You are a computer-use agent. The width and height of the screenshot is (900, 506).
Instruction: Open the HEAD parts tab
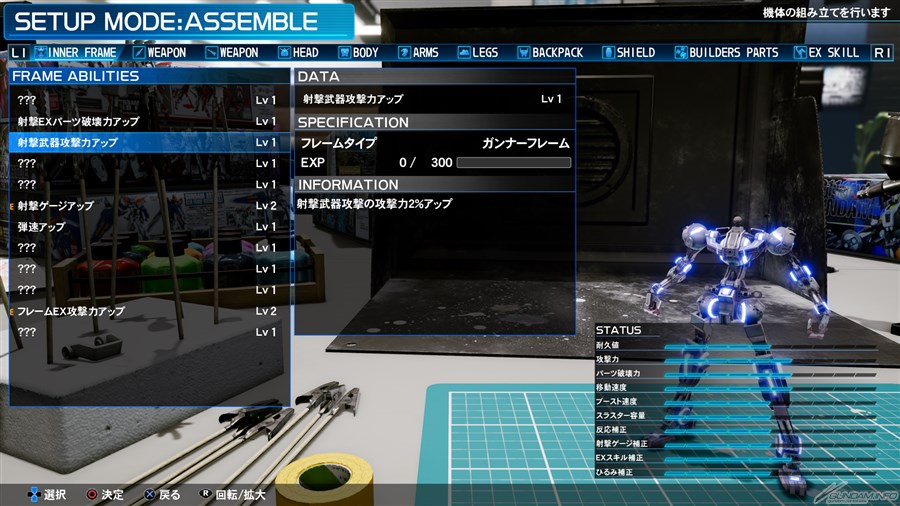(299, 52)
